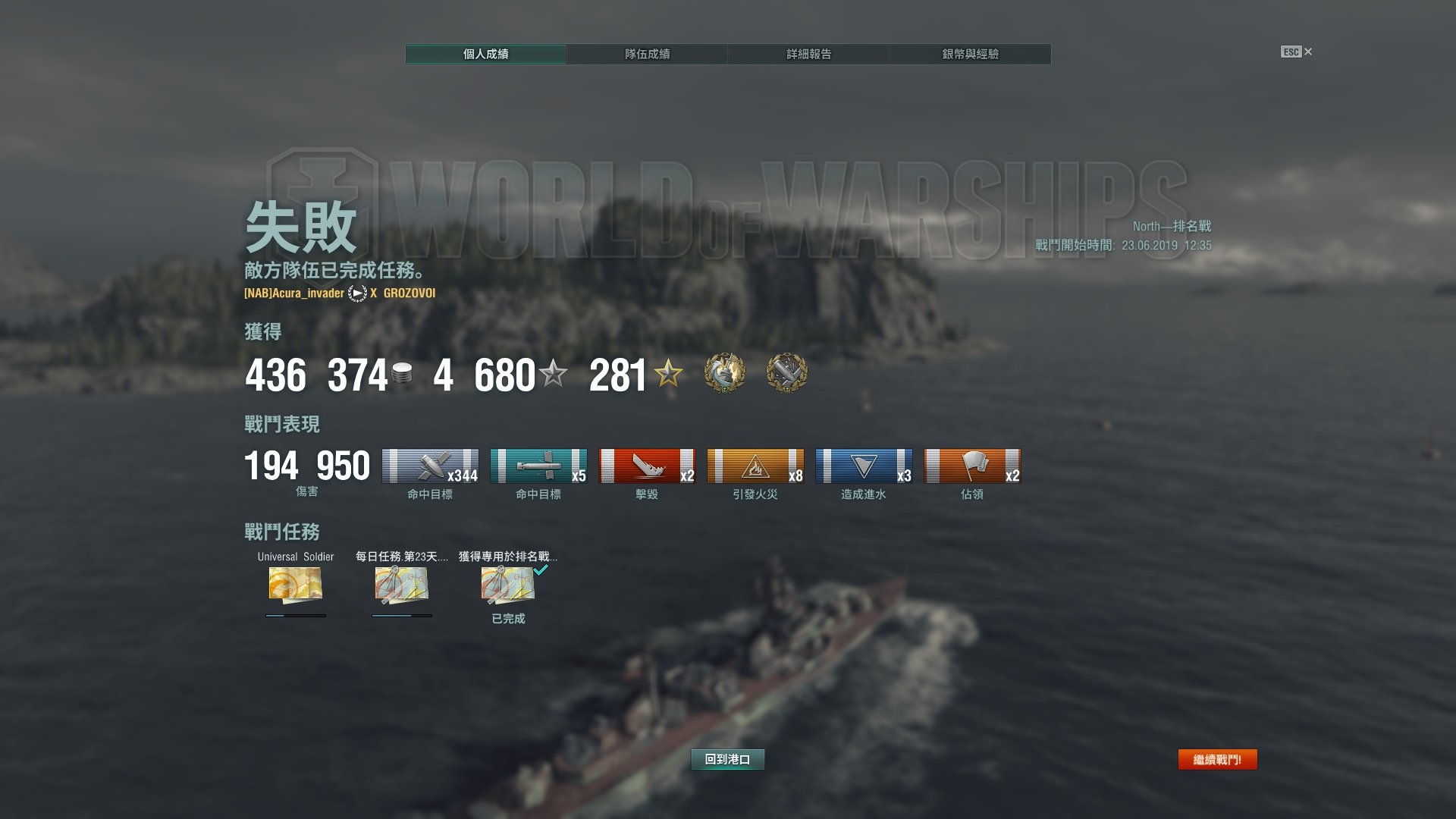Show the 詳細報告 tab
Viewport: 1456px width, 819px height.
pos(808,54)
